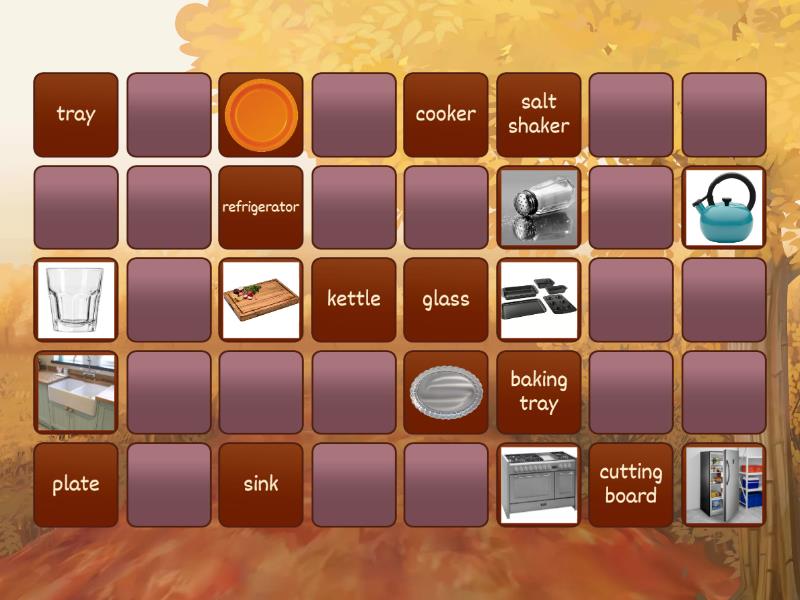Select the 'cutting board' word card
This screenshot has height=600, width=800.
[x=631, y=484]
